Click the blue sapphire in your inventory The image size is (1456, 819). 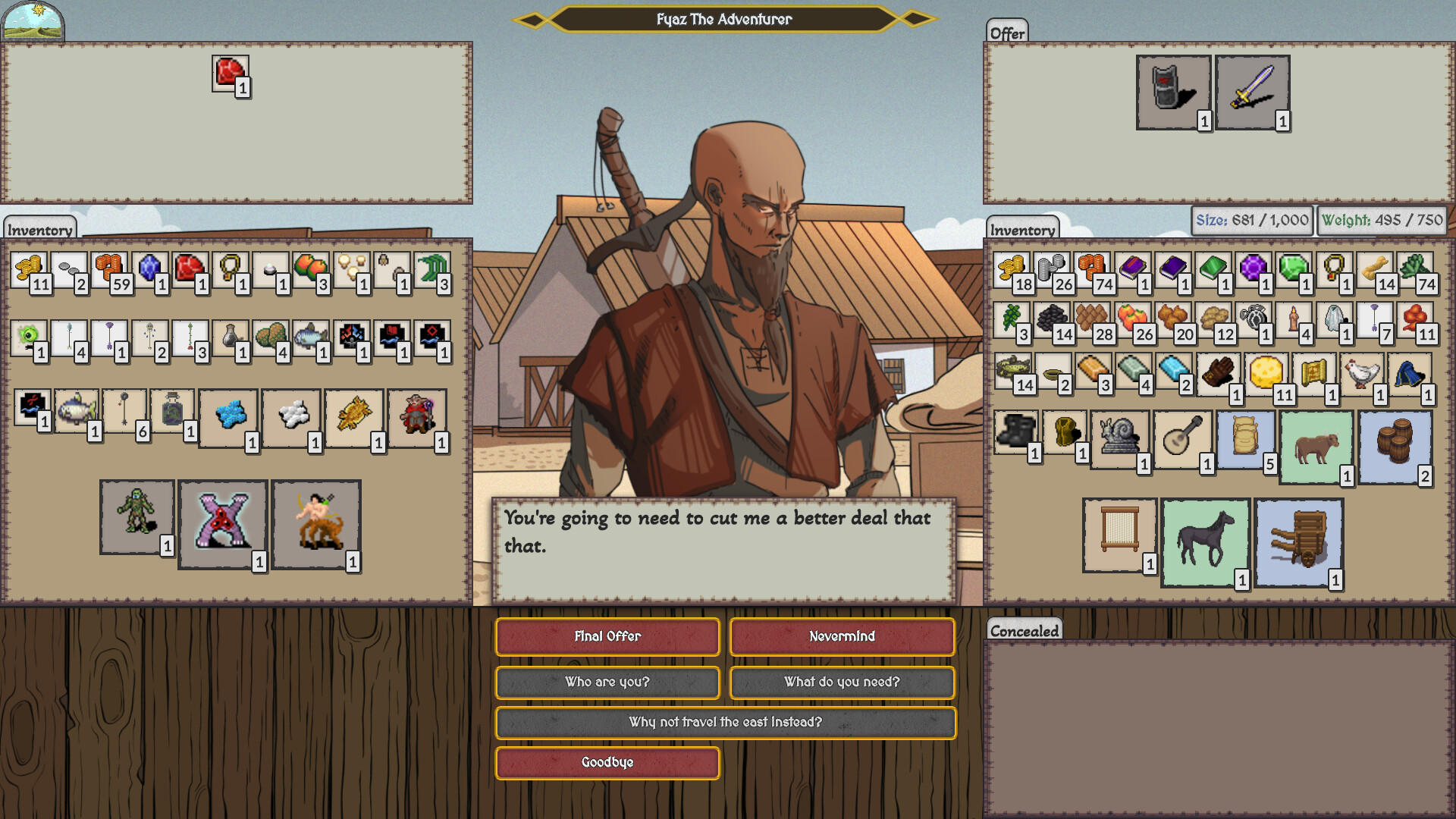click(x=148, y=269)
